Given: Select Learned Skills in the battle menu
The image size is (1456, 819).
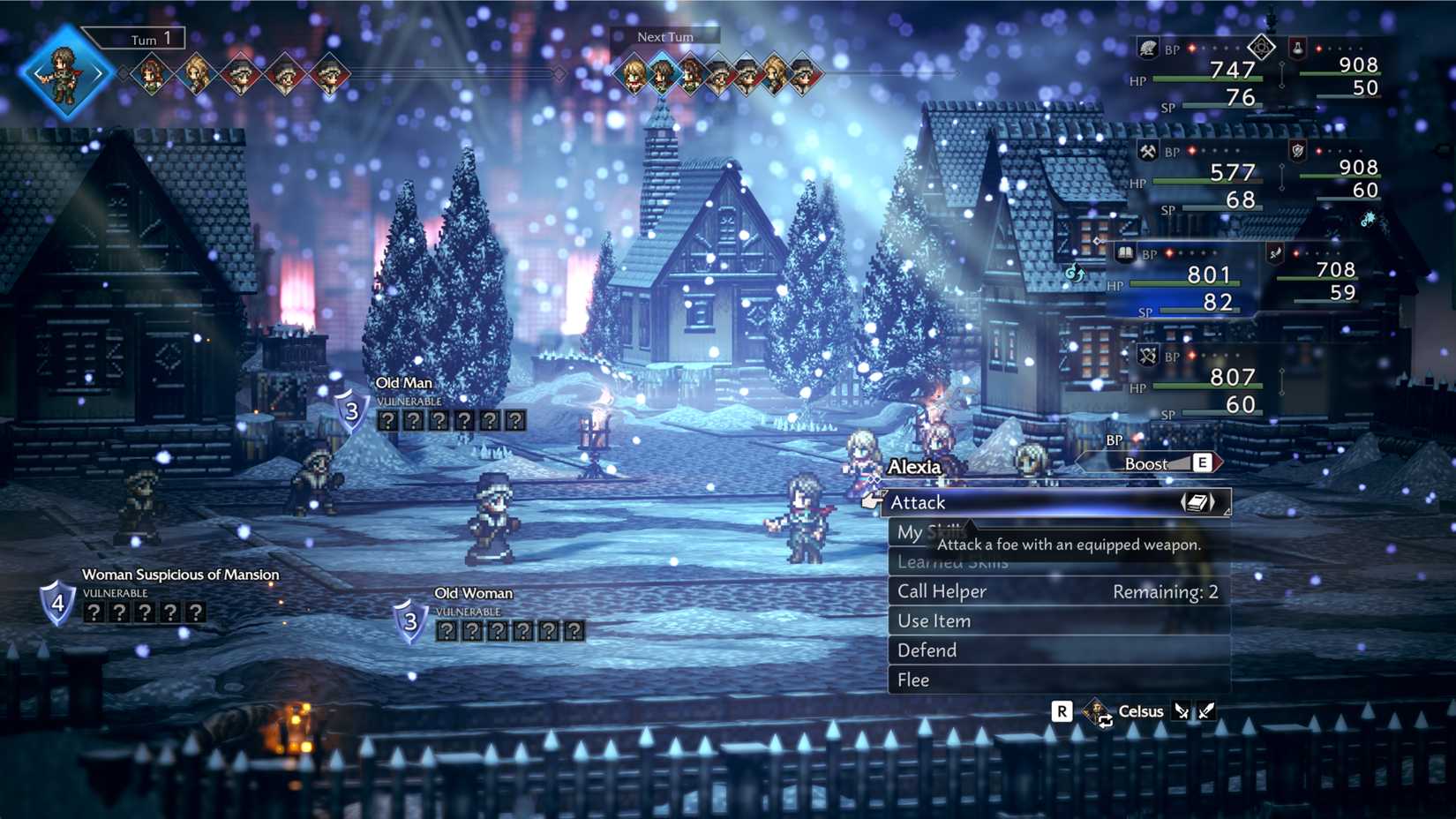Looking at the screenshot, I should coord(953,561).
